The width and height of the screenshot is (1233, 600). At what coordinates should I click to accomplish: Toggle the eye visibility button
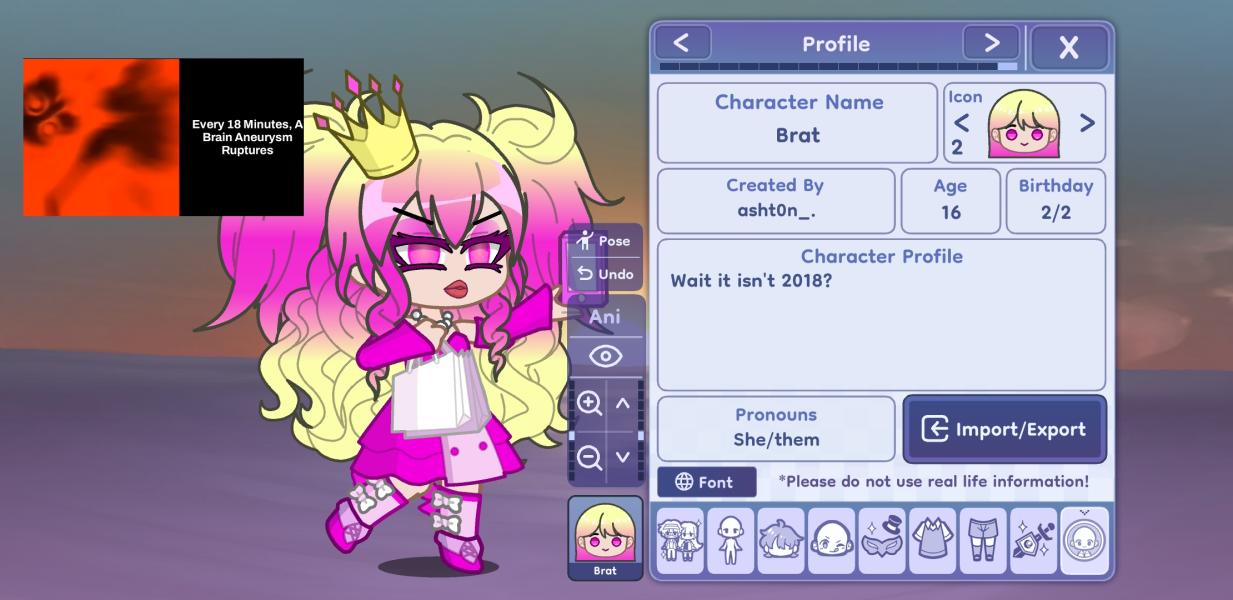[605, 356]
